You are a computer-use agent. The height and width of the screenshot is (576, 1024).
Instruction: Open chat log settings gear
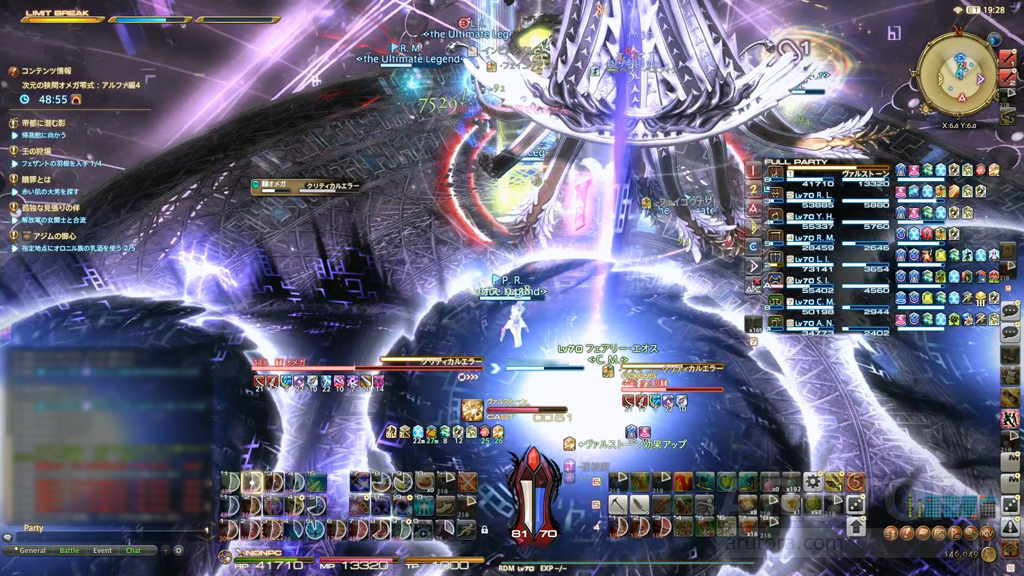(x=179, y=550)
